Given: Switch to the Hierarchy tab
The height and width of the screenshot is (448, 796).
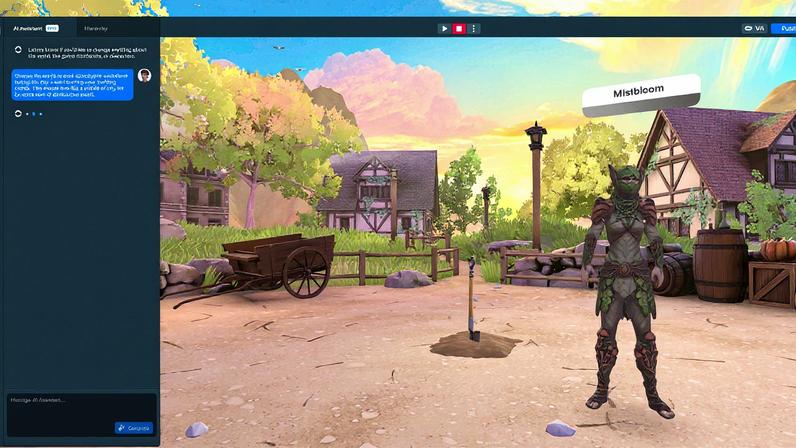Looking at the screenshot, I should click(97, 28).
